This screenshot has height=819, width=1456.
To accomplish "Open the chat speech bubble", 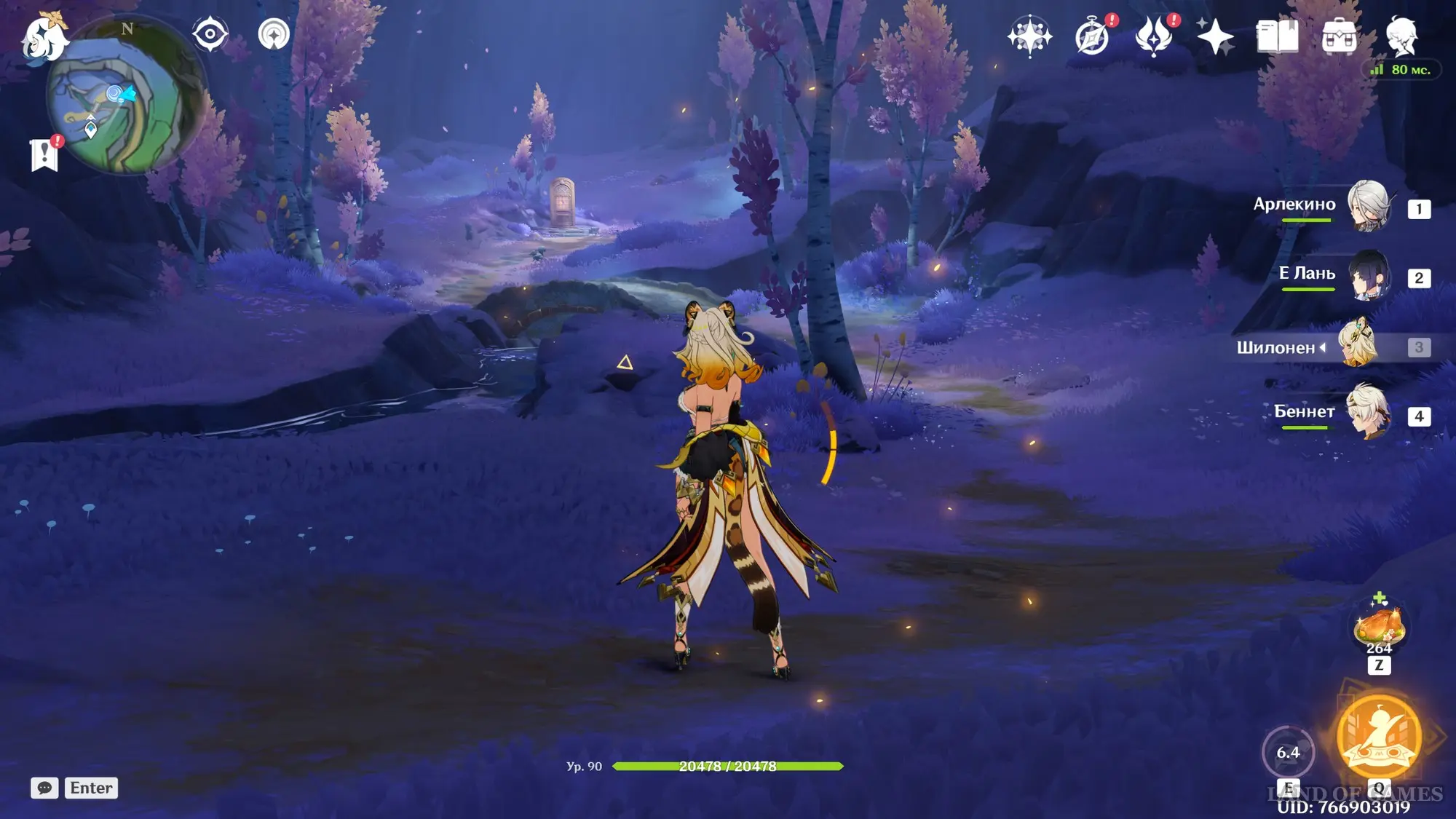I will click(44, 788).
